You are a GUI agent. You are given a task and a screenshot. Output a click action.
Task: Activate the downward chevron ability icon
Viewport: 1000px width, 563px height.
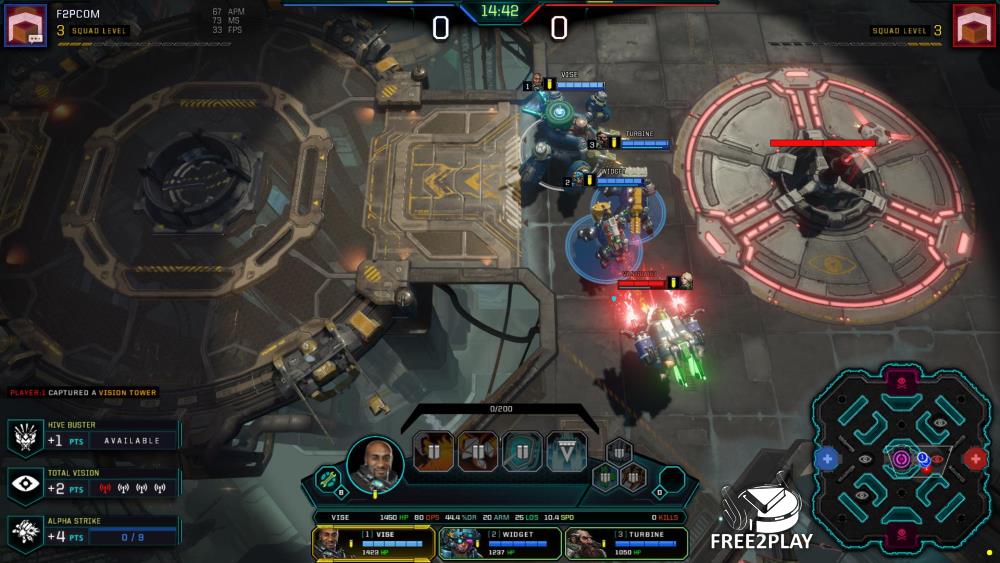tap(566, 452)
